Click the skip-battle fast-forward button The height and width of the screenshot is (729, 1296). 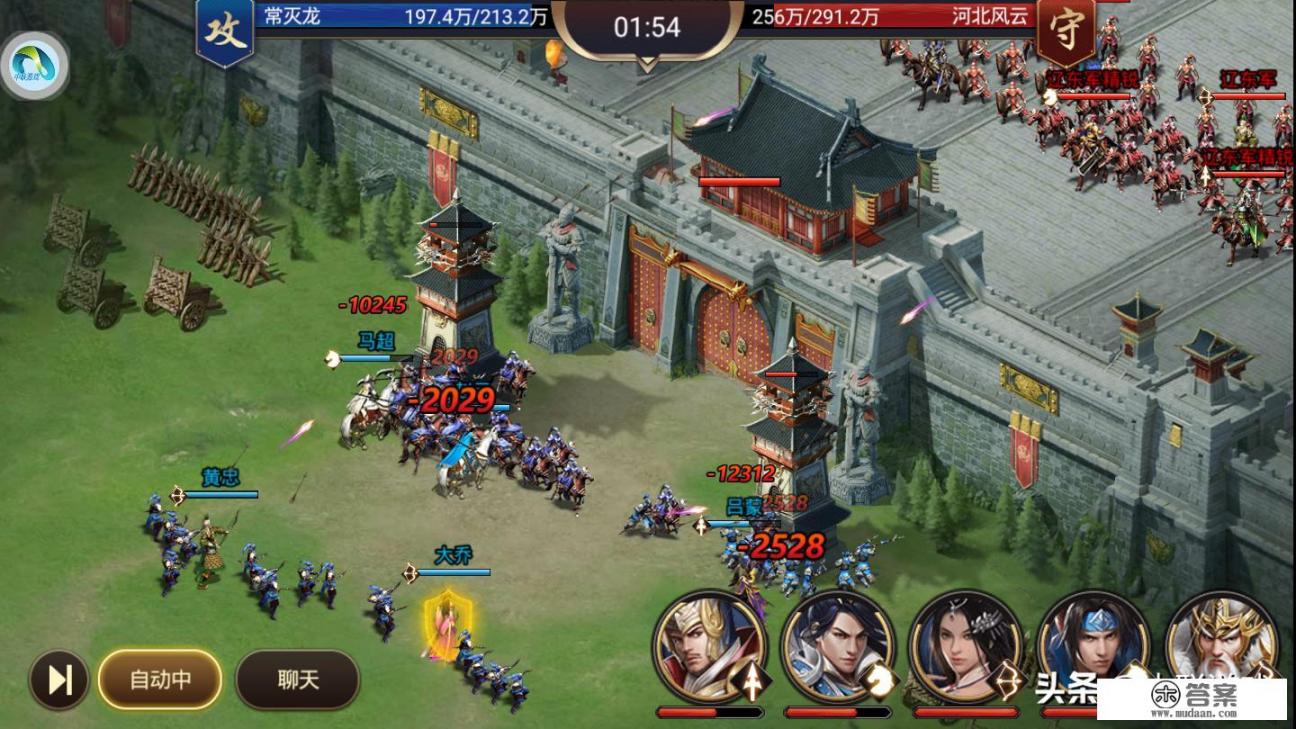pos(59,680)
